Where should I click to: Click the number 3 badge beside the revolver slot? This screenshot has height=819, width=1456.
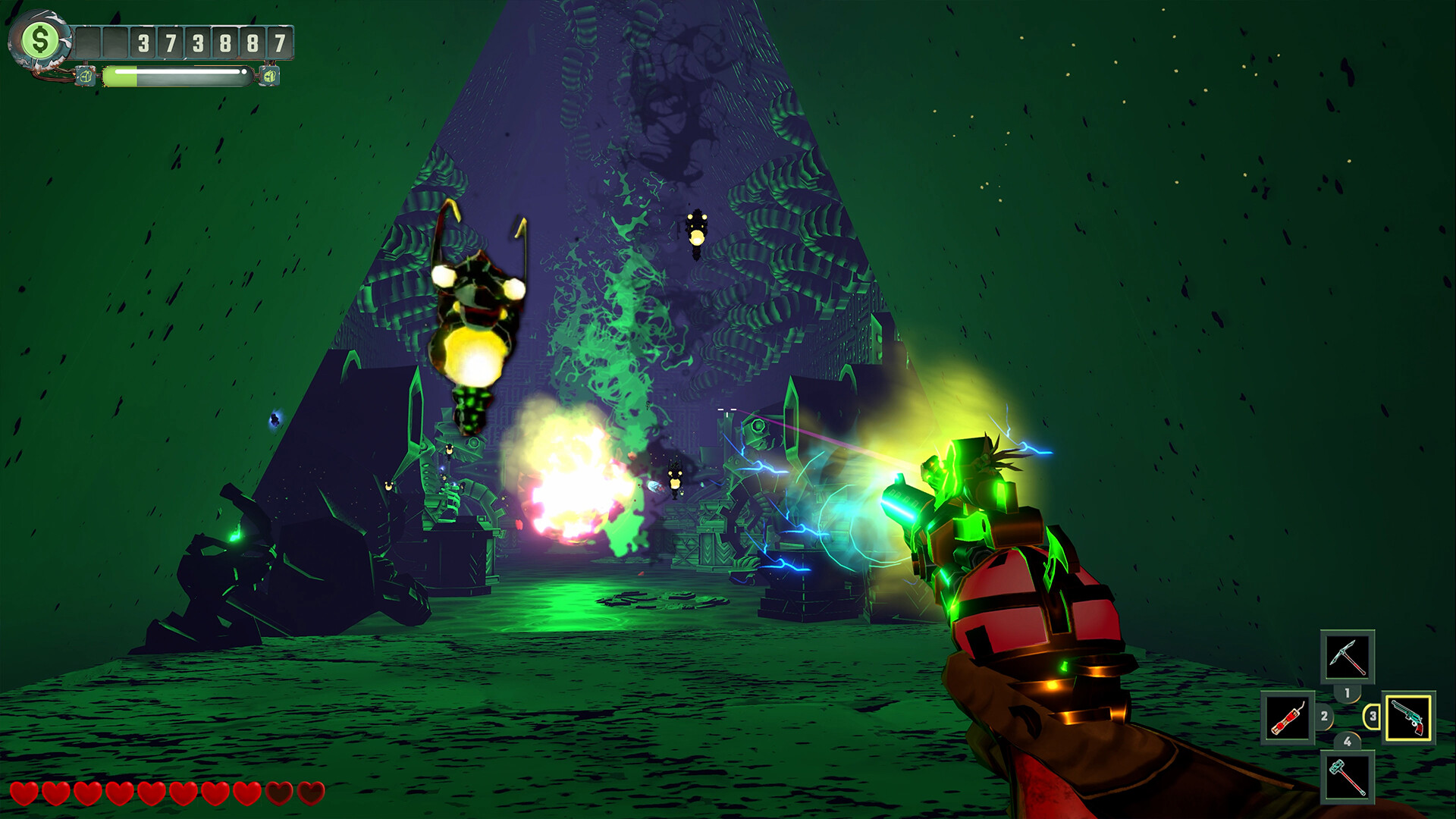pyautogui.click(x=1373, y=716)
